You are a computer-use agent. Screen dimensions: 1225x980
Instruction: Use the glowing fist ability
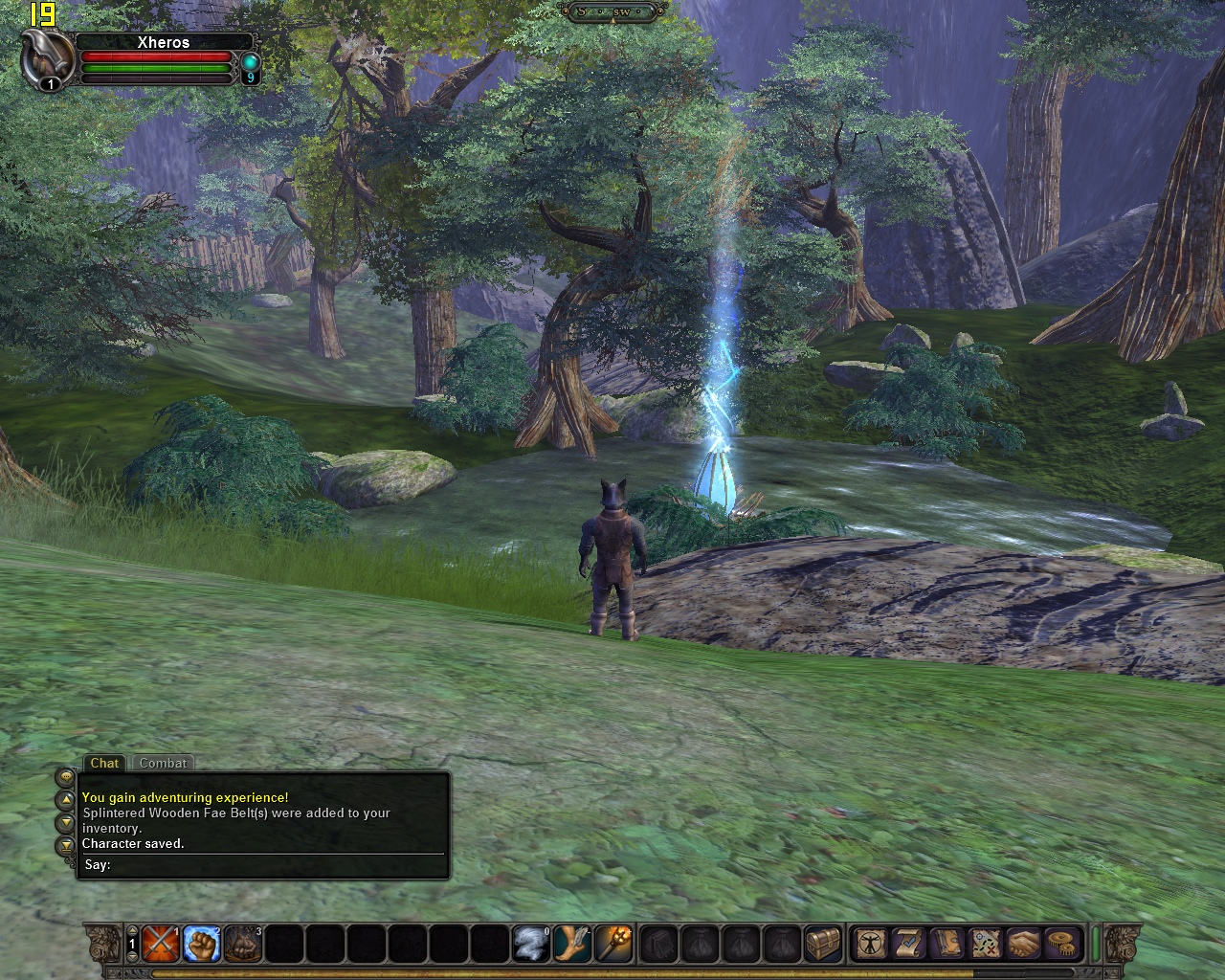click(202, 944)
